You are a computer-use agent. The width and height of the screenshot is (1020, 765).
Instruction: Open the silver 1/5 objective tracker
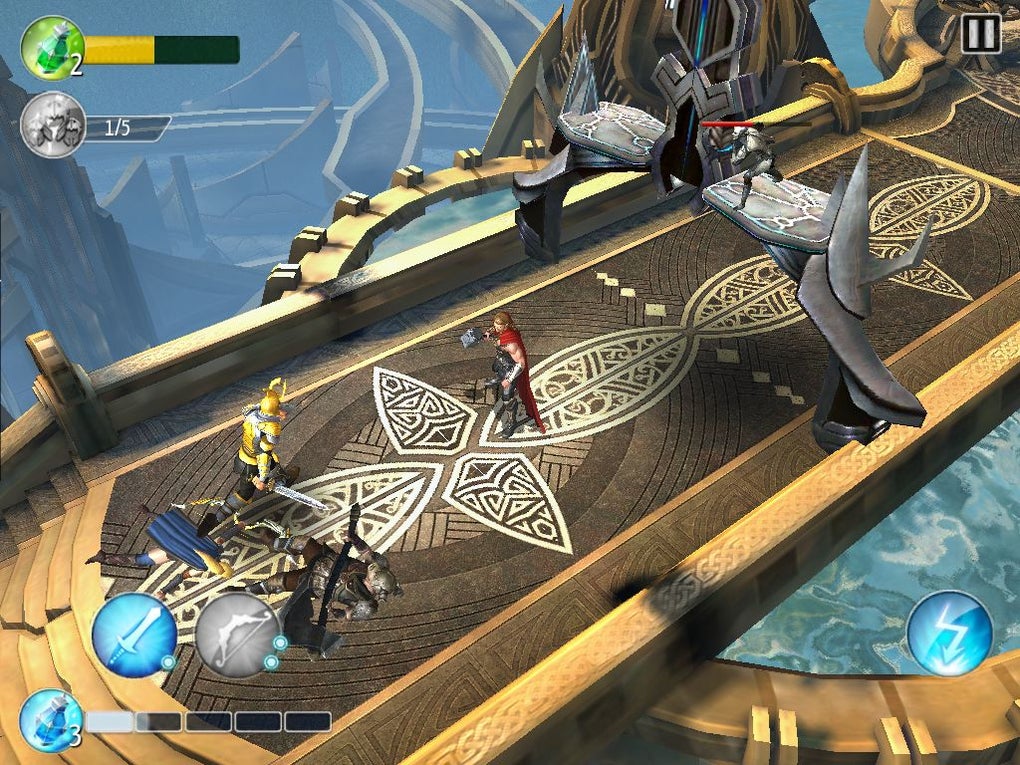[x=52, y=126]
